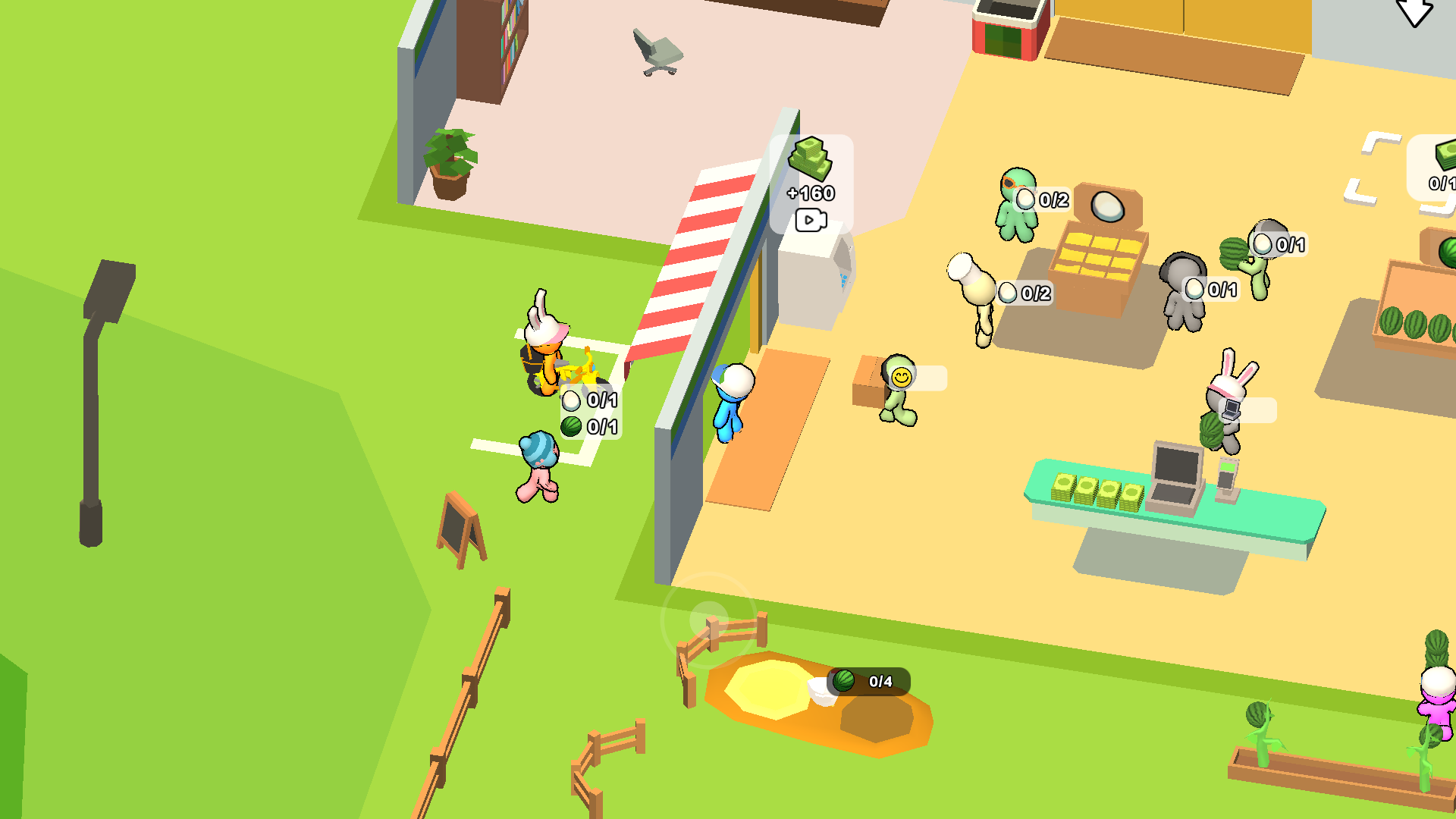This screenshot has height=819, width=1456.
Task: Tap the video camera ad icon below +160
Action: coord(811,219)
